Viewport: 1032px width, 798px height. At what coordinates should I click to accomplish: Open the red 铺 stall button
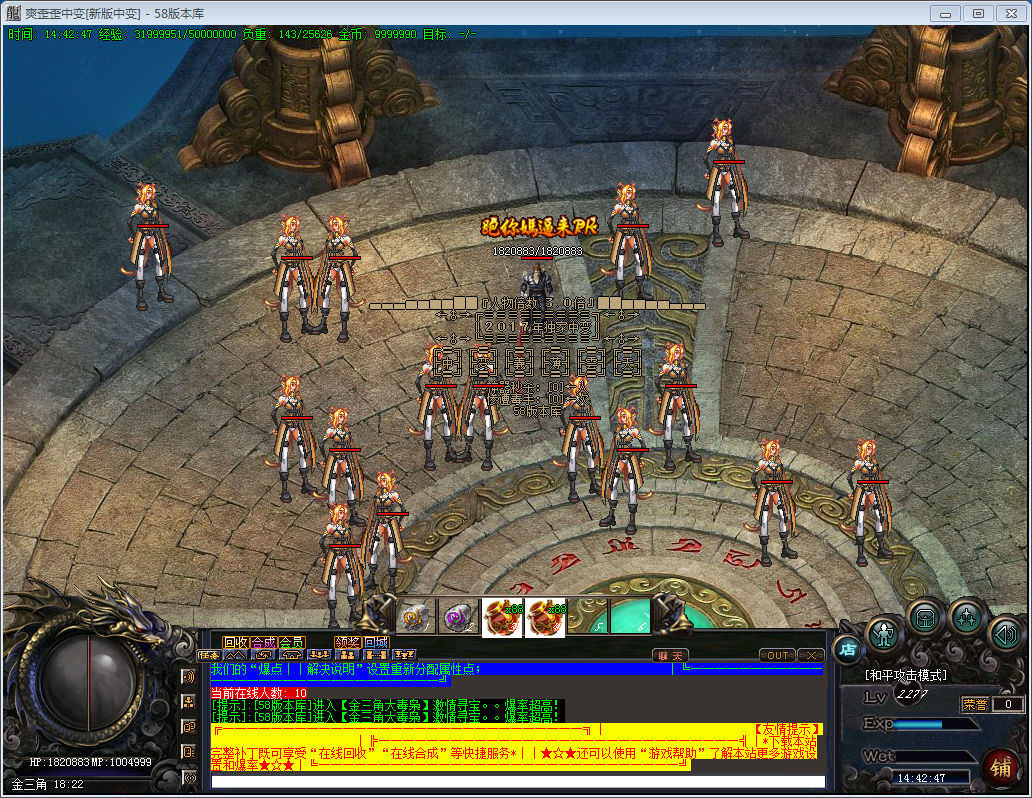tap(999, 766)
